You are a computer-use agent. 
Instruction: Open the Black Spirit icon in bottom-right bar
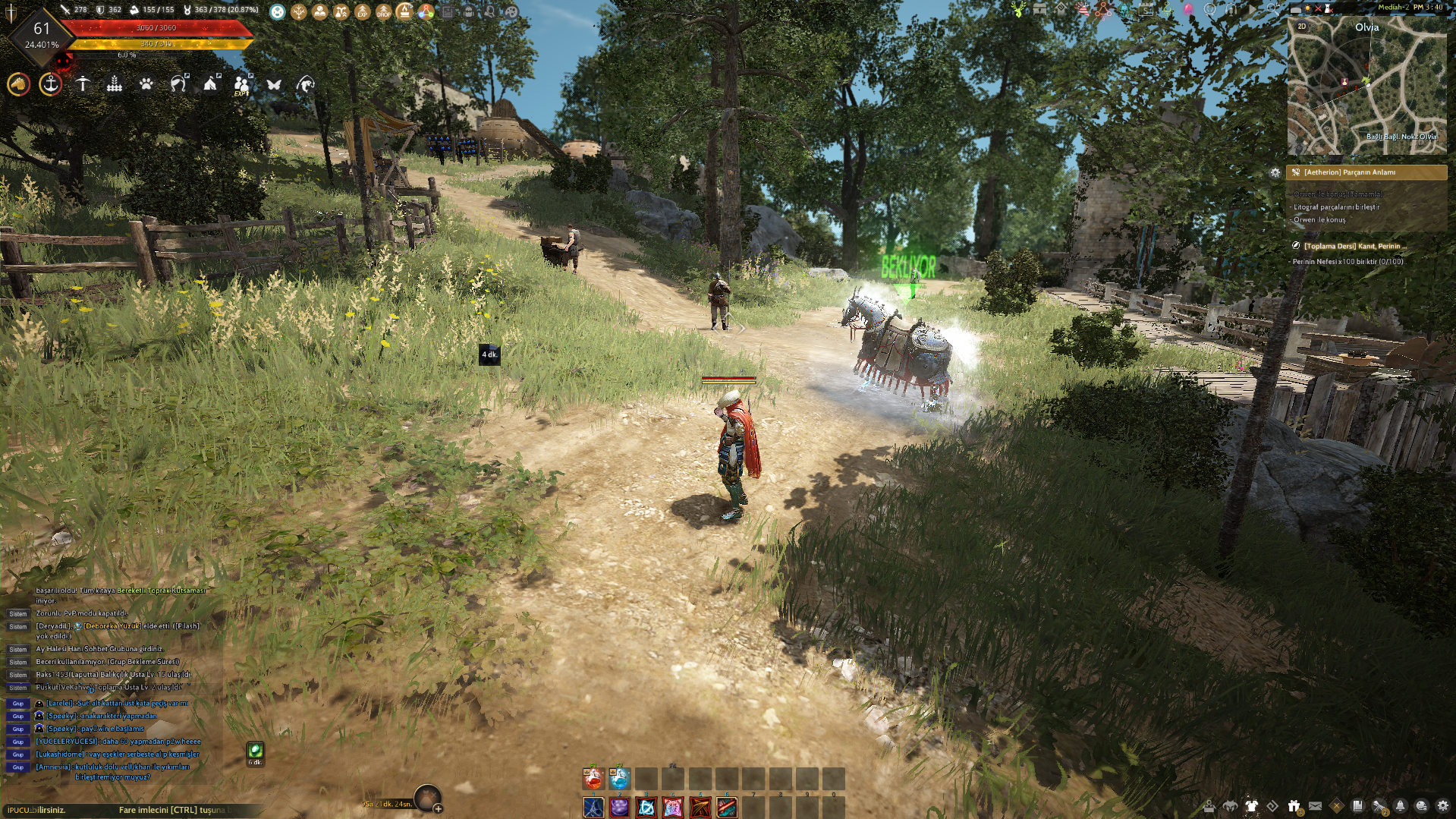pyautogui.click(x=1229, y=806)
